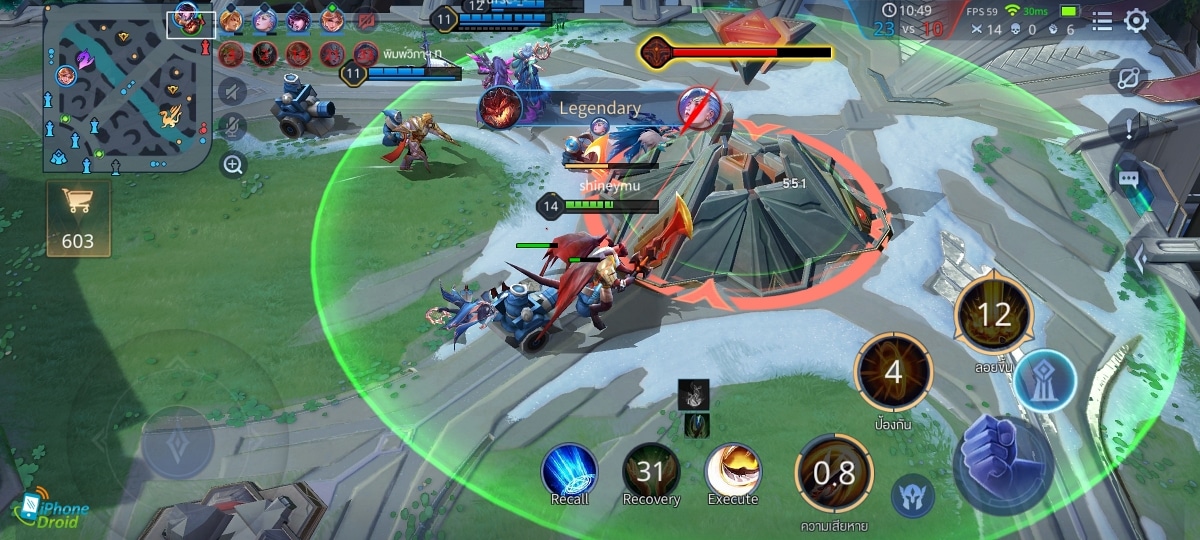The image size is (1200, 540).
Task: Activate the ลอยขึ้น skill
Action: click(x=994, y=317)
